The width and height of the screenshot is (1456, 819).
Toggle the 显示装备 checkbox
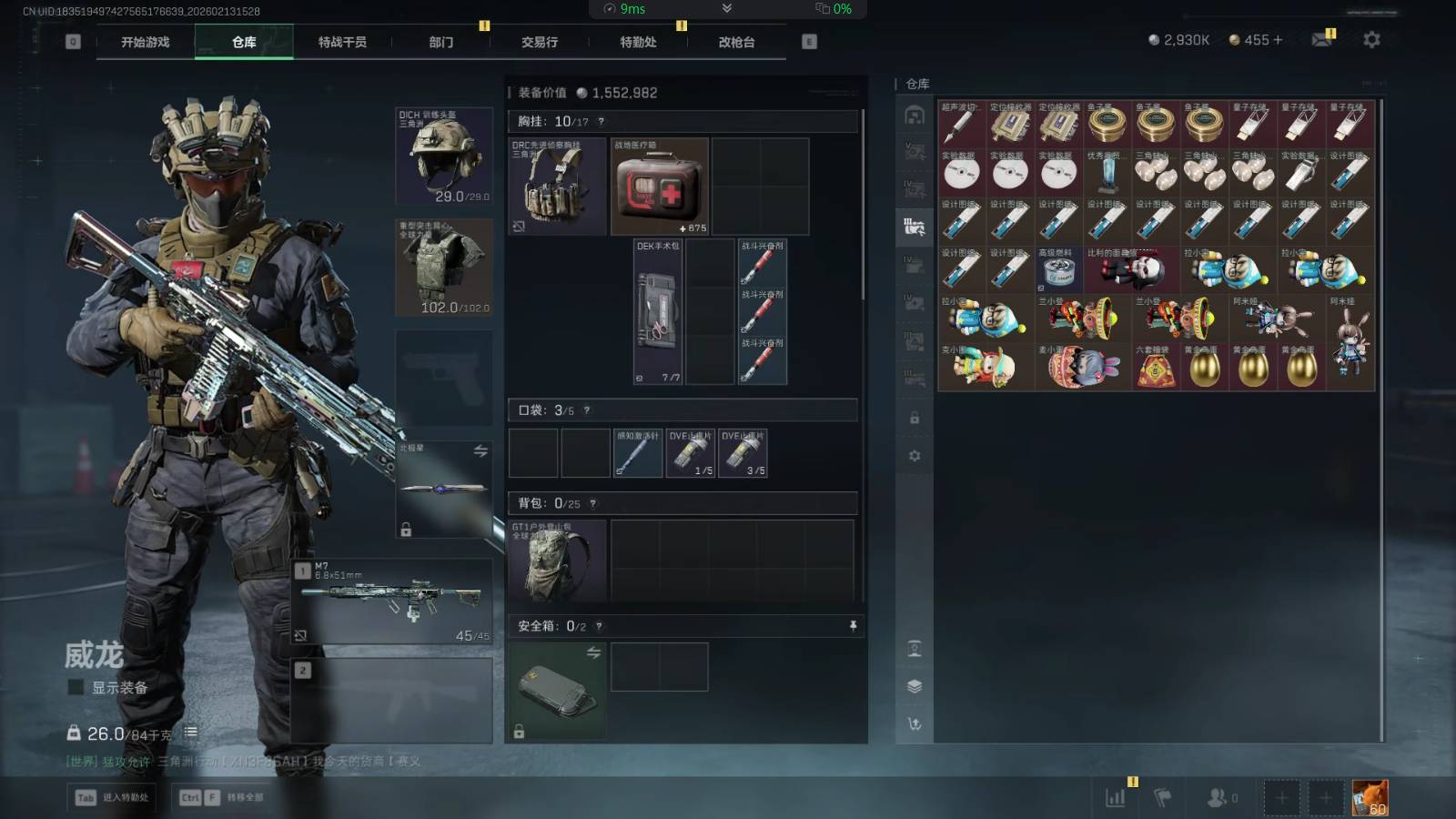(76, 687)
